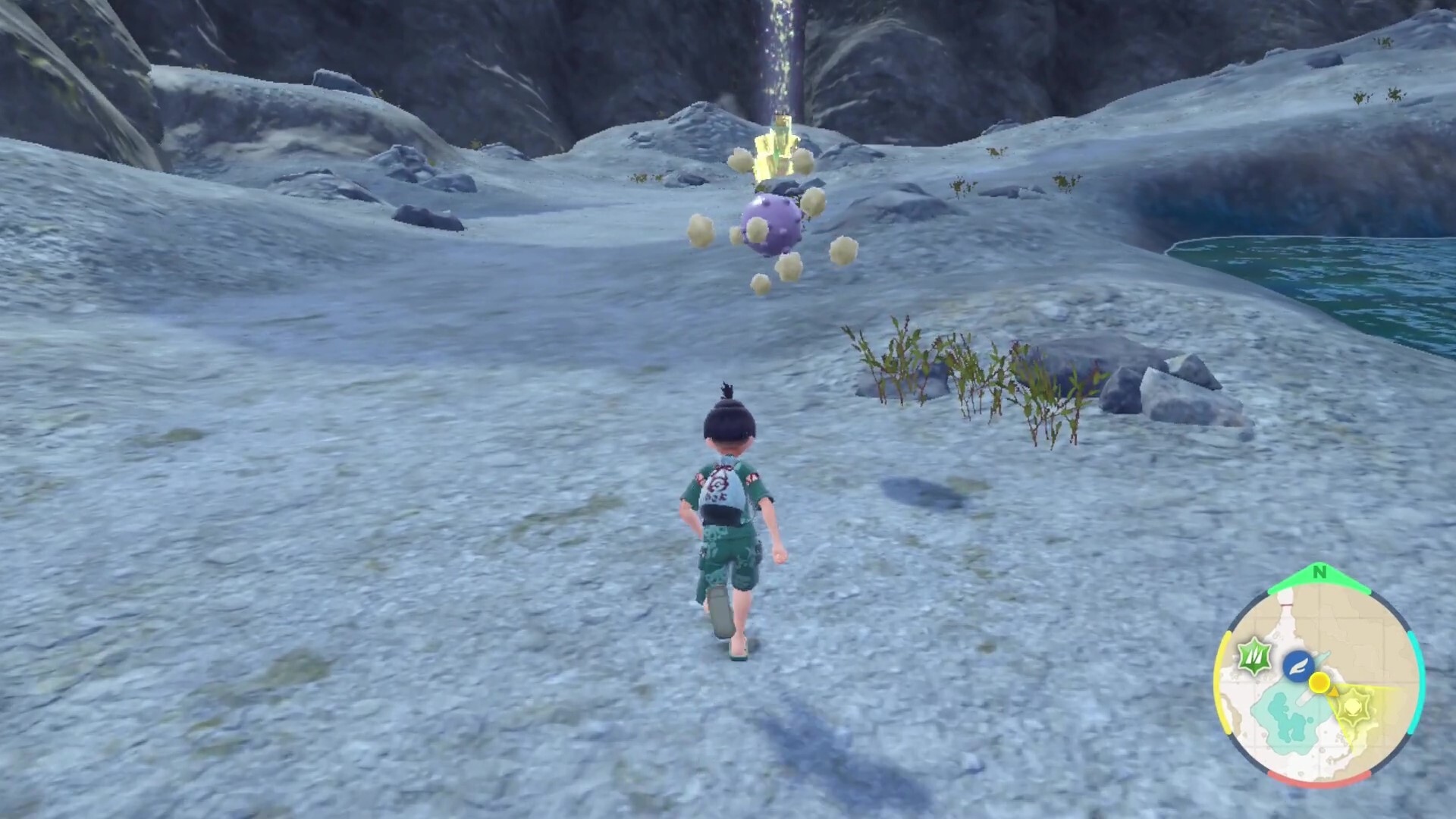Select the blue feather landmark icon on minimap
Screen dimensions: 1456x819
[1299, 665]
